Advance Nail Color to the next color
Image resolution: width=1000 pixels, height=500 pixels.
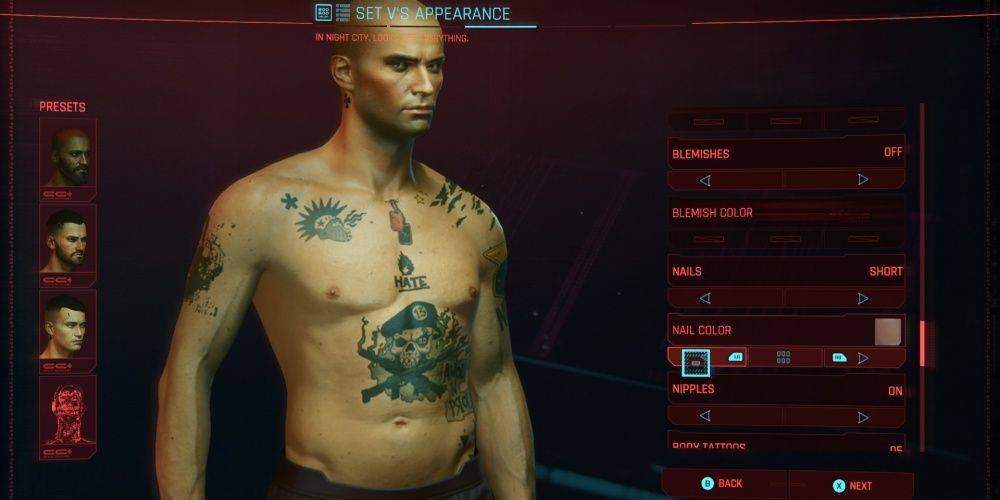[x=863, y=357]
